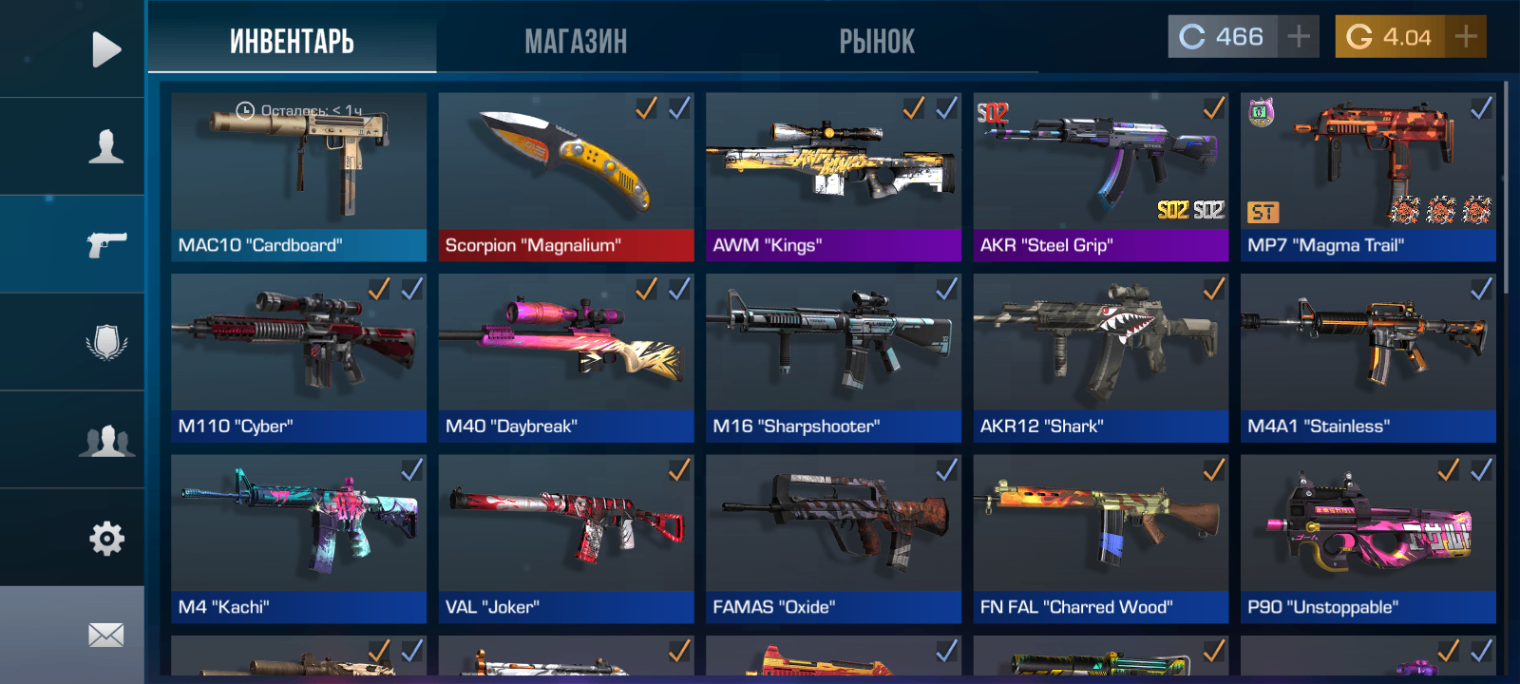The image size is (1520, 684).
Task: Select the MP7 "Magma Trail" skin
Action: [x=1368, y=176]
